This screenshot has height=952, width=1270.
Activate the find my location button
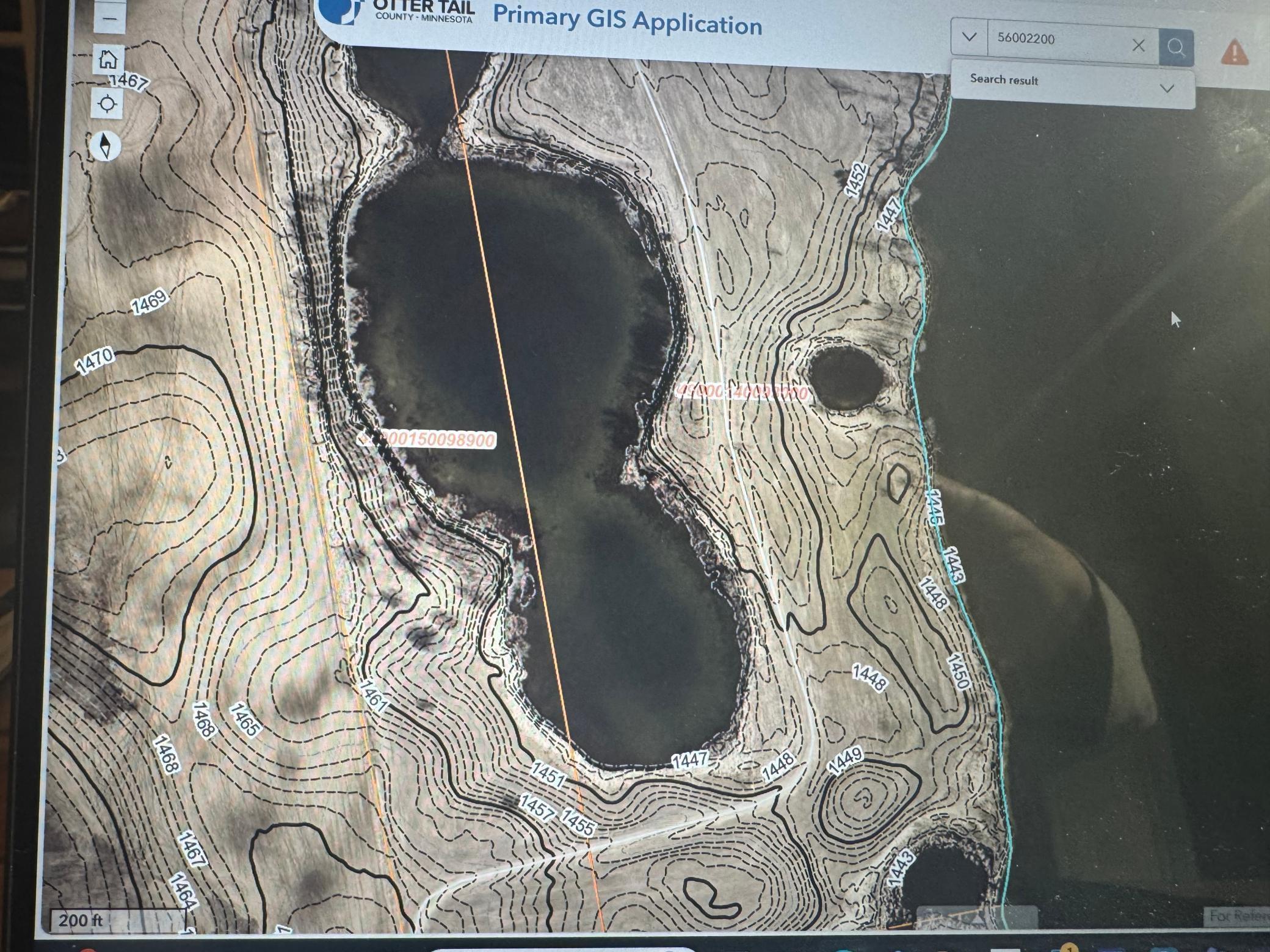pyautogui.click(x=107, y=104)
